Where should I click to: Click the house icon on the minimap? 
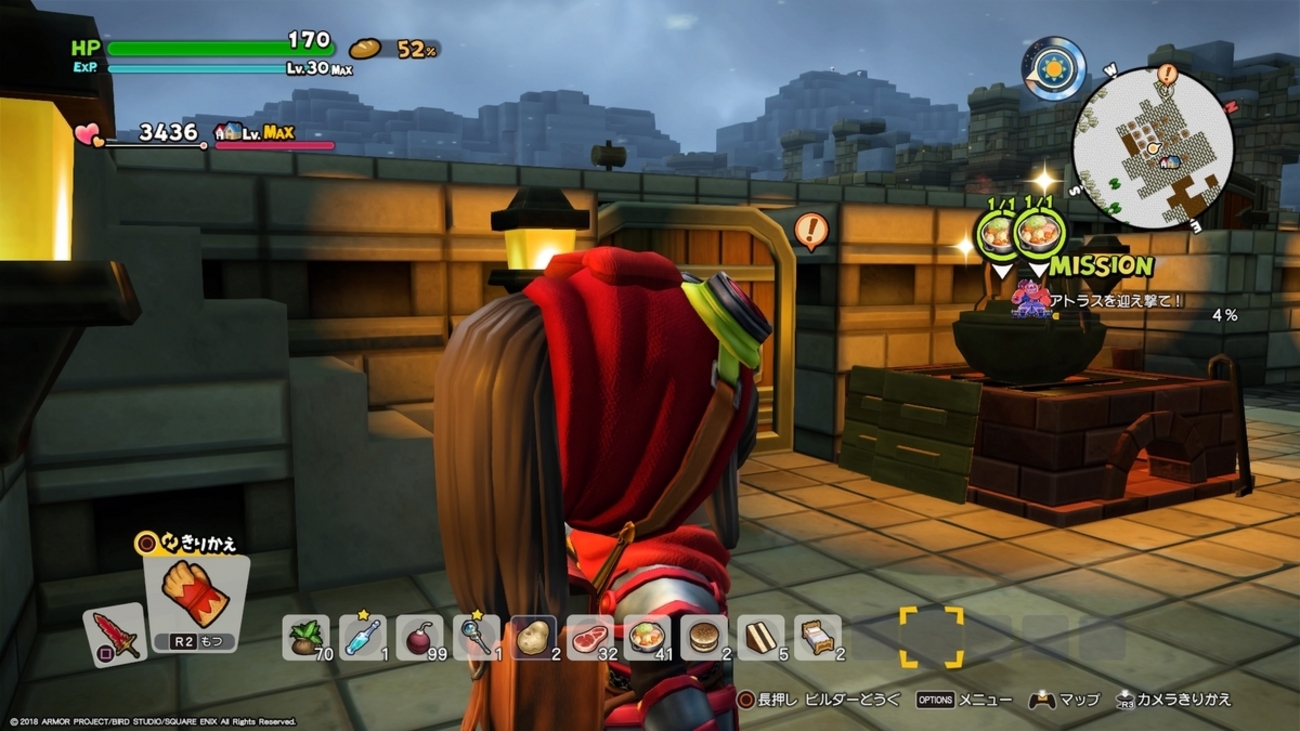point(1167,161)
